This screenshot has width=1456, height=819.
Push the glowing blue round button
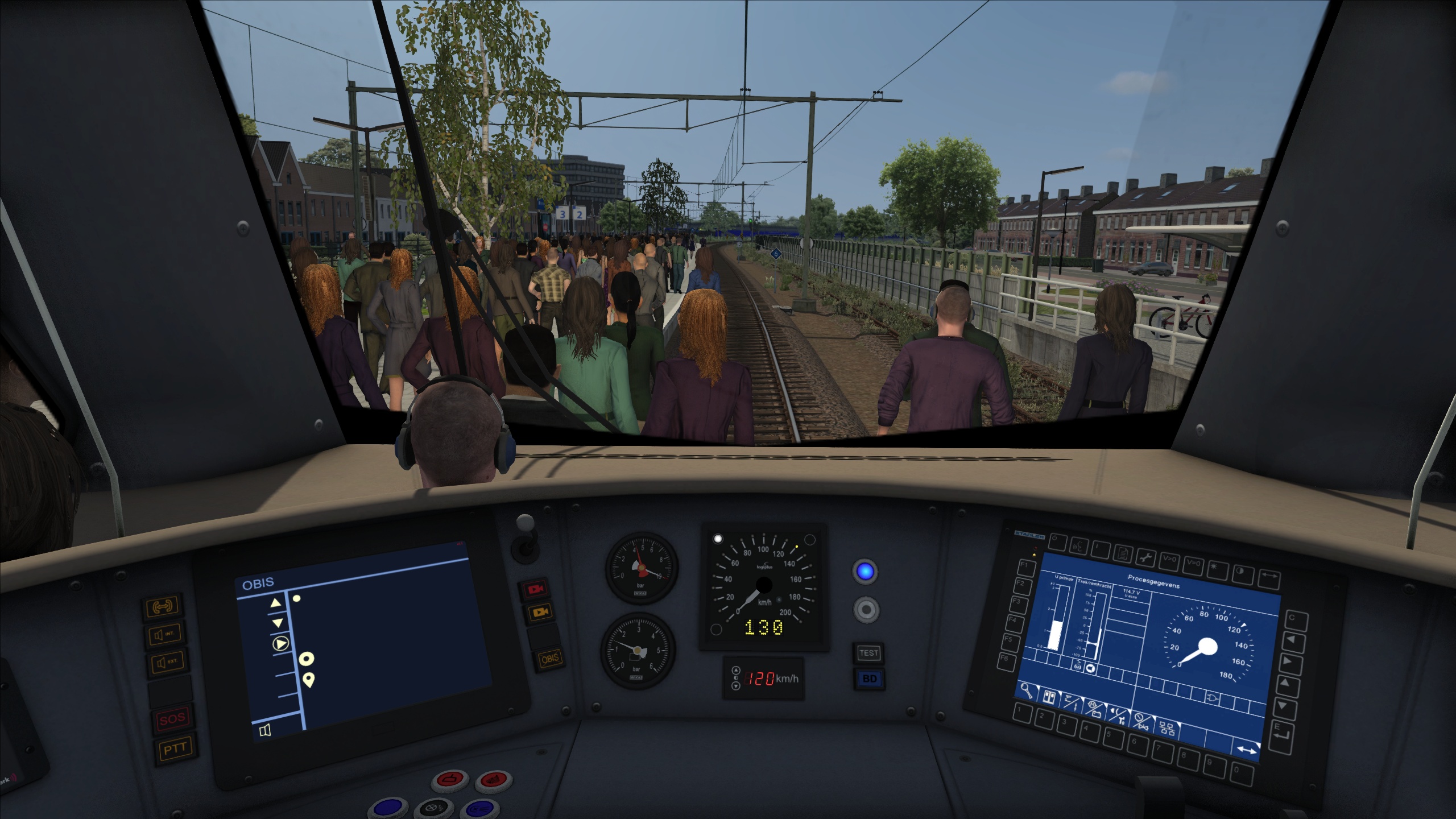(x=865, y=572)
